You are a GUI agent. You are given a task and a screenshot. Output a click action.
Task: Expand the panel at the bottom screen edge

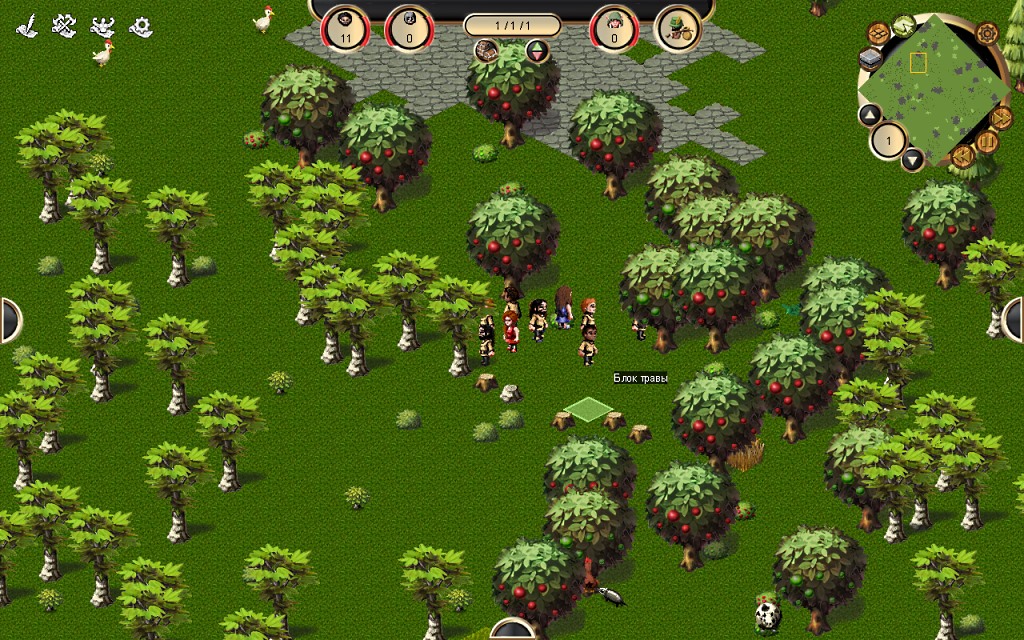click(x=512, y=631)
